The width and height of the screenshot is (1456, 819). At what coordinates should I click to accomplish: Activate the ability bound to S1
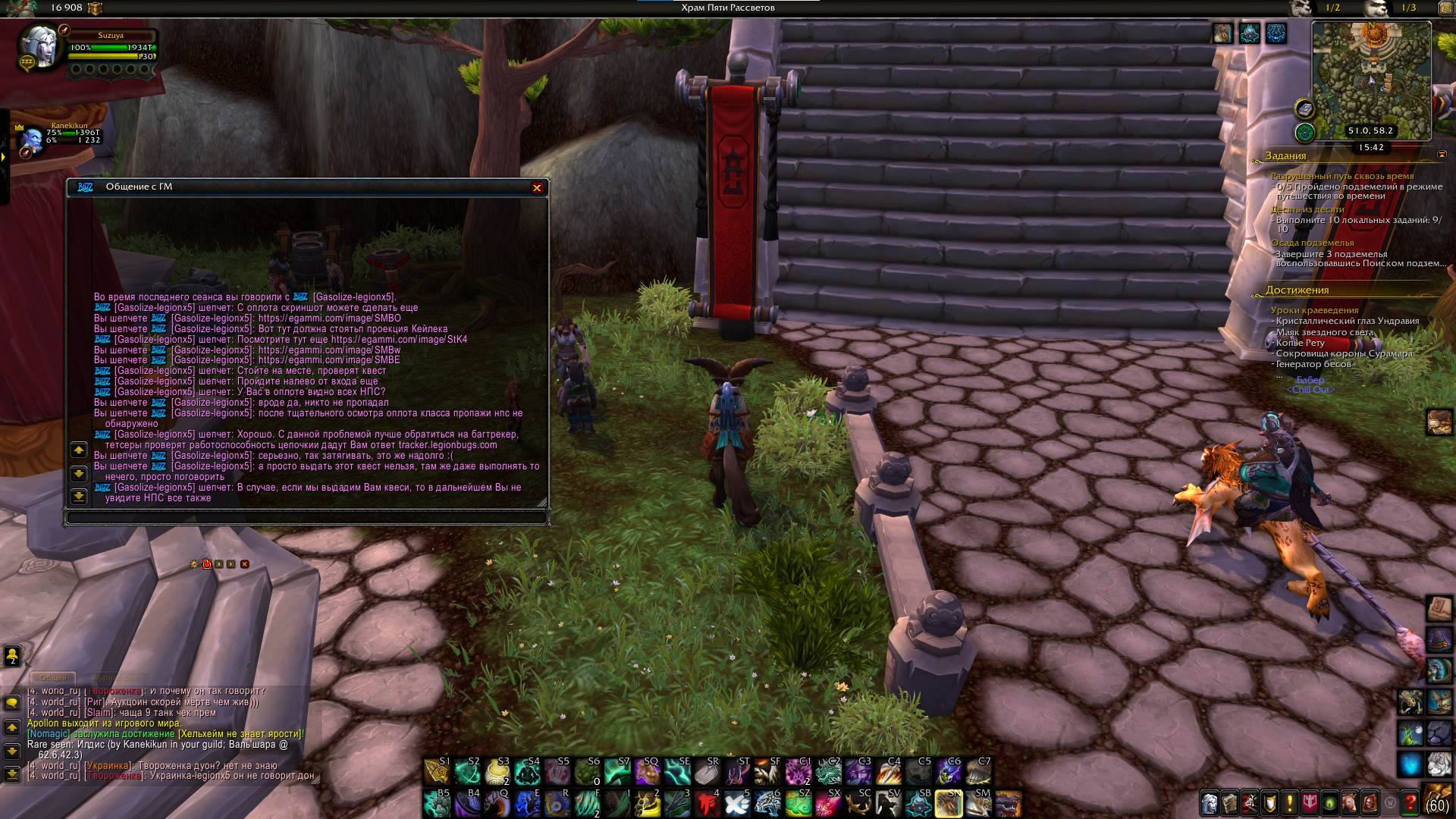436,771
